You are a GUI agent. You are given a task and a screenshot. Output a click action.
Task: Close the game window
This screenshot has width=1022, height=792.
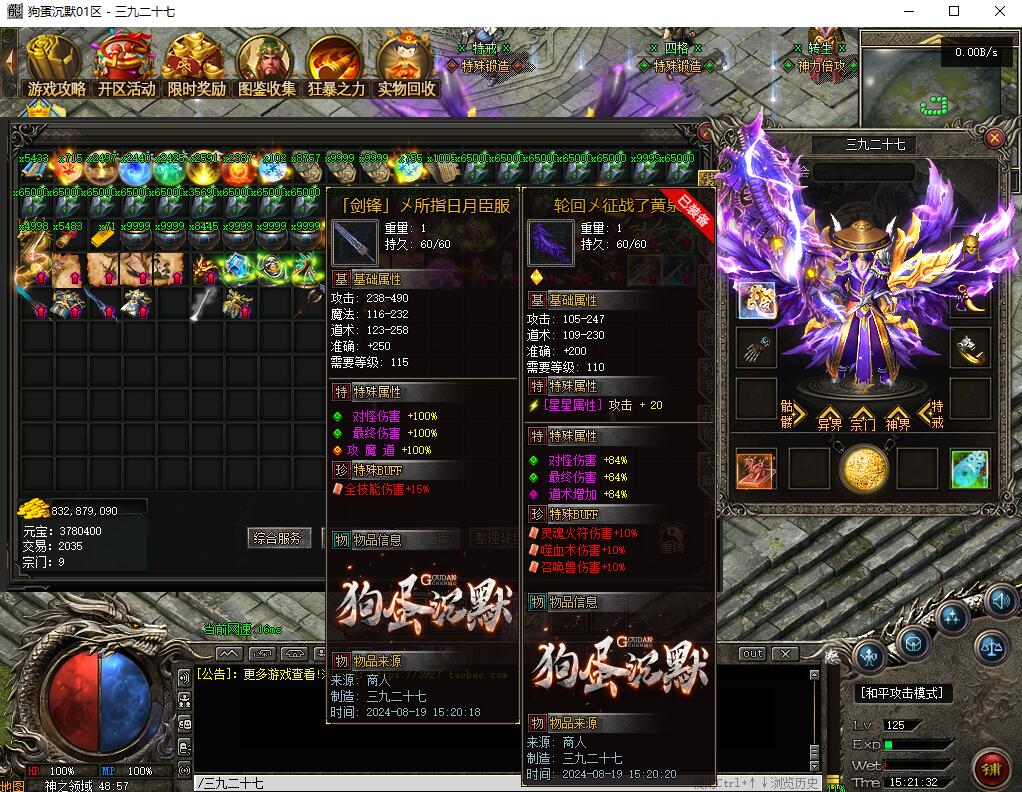(1000, 11)
